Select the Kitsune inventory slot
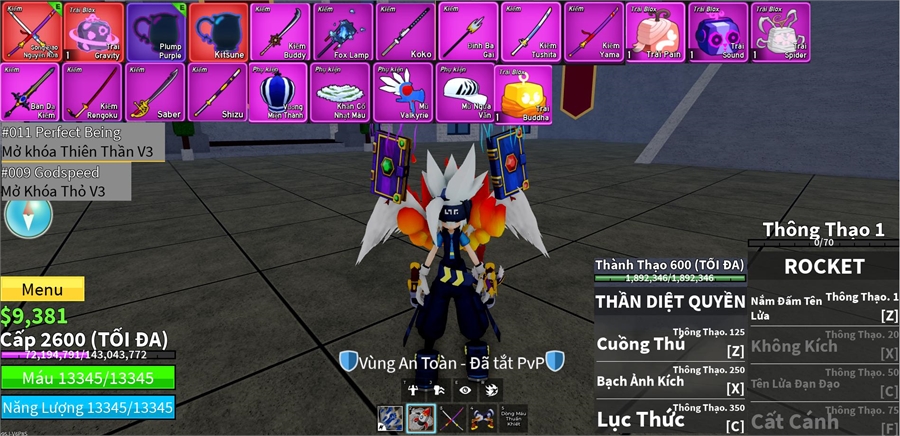 coord(218,31)
